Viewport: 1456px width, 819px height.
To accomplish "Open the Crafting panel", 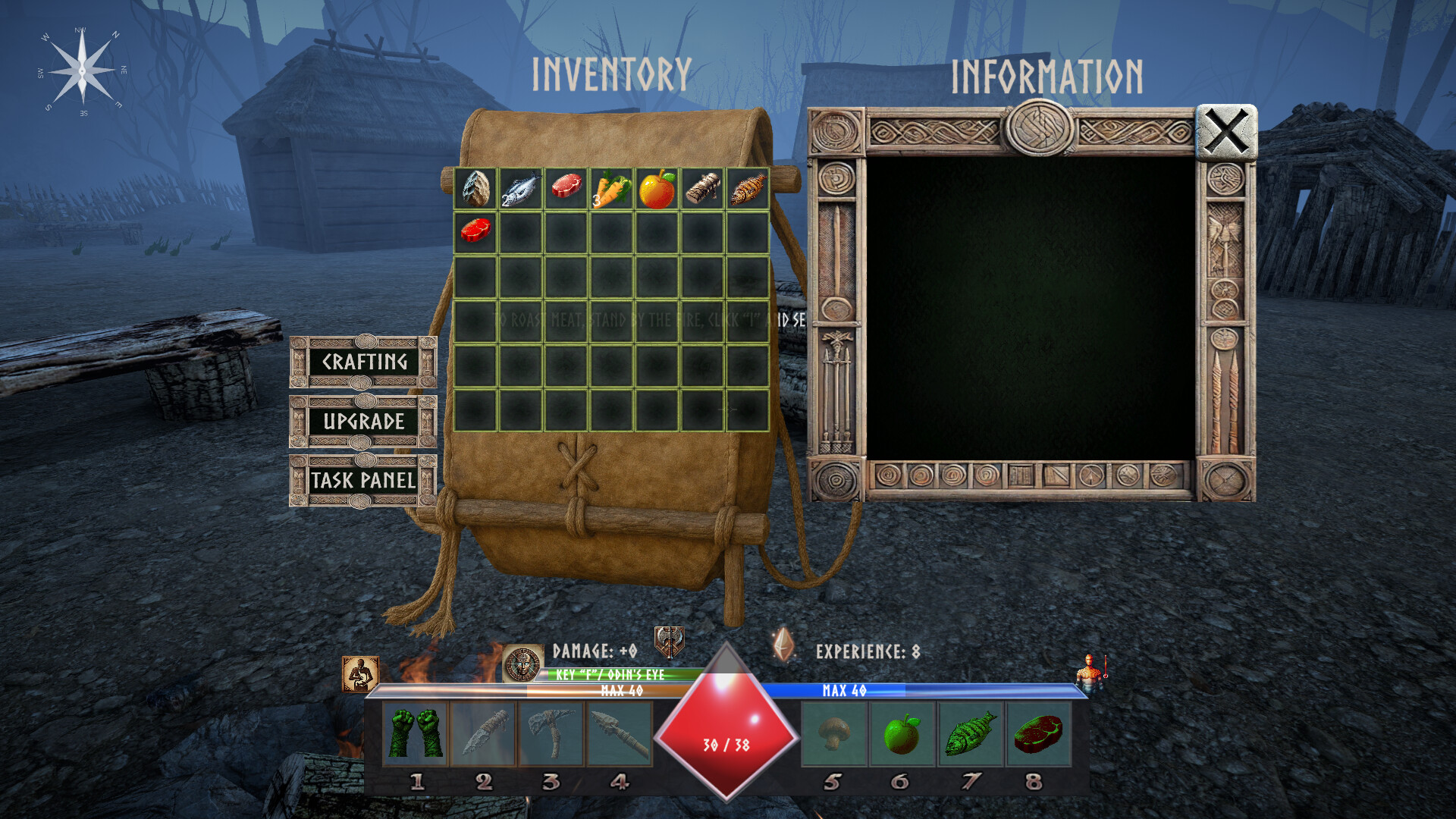I will (x=365, y=363).
